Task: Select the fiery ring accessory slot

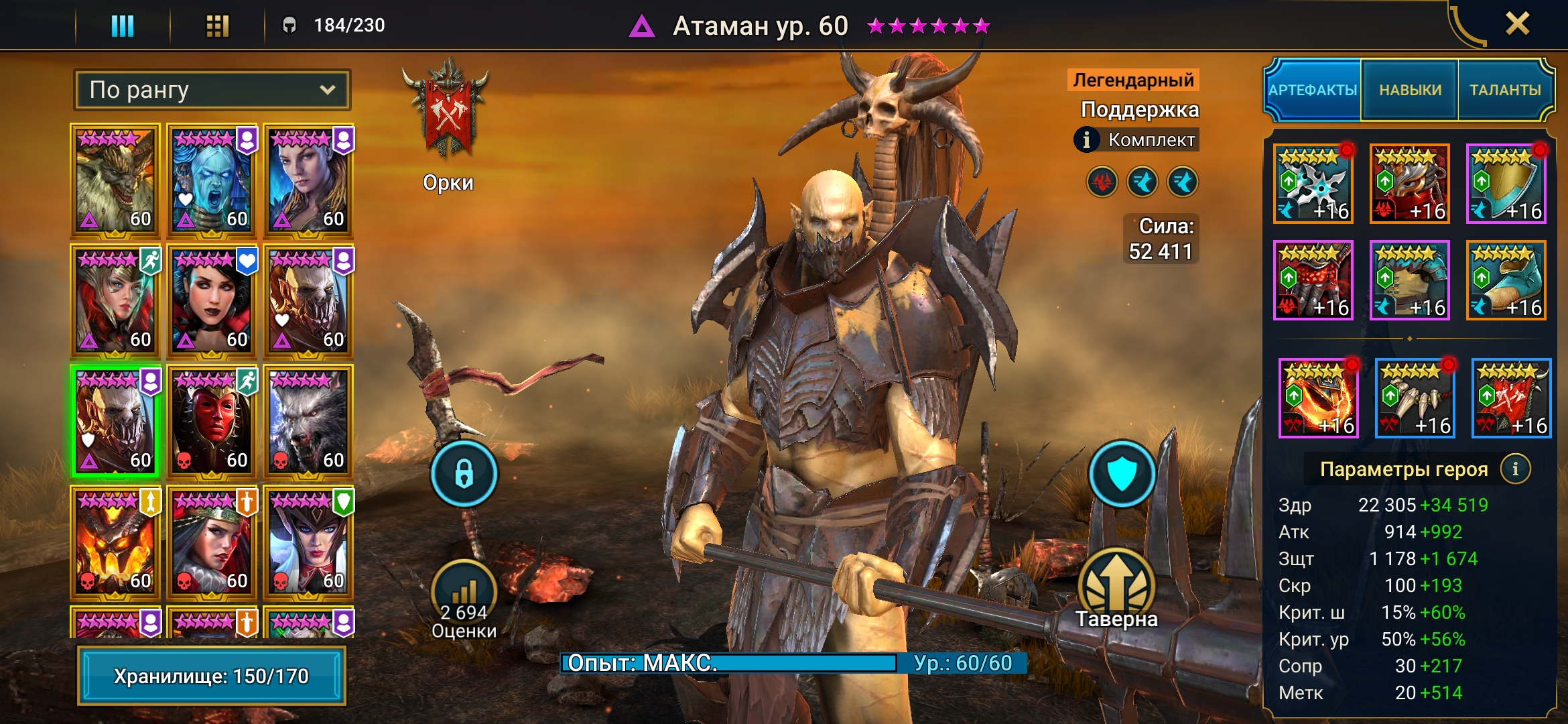Action: [1319, 398]
